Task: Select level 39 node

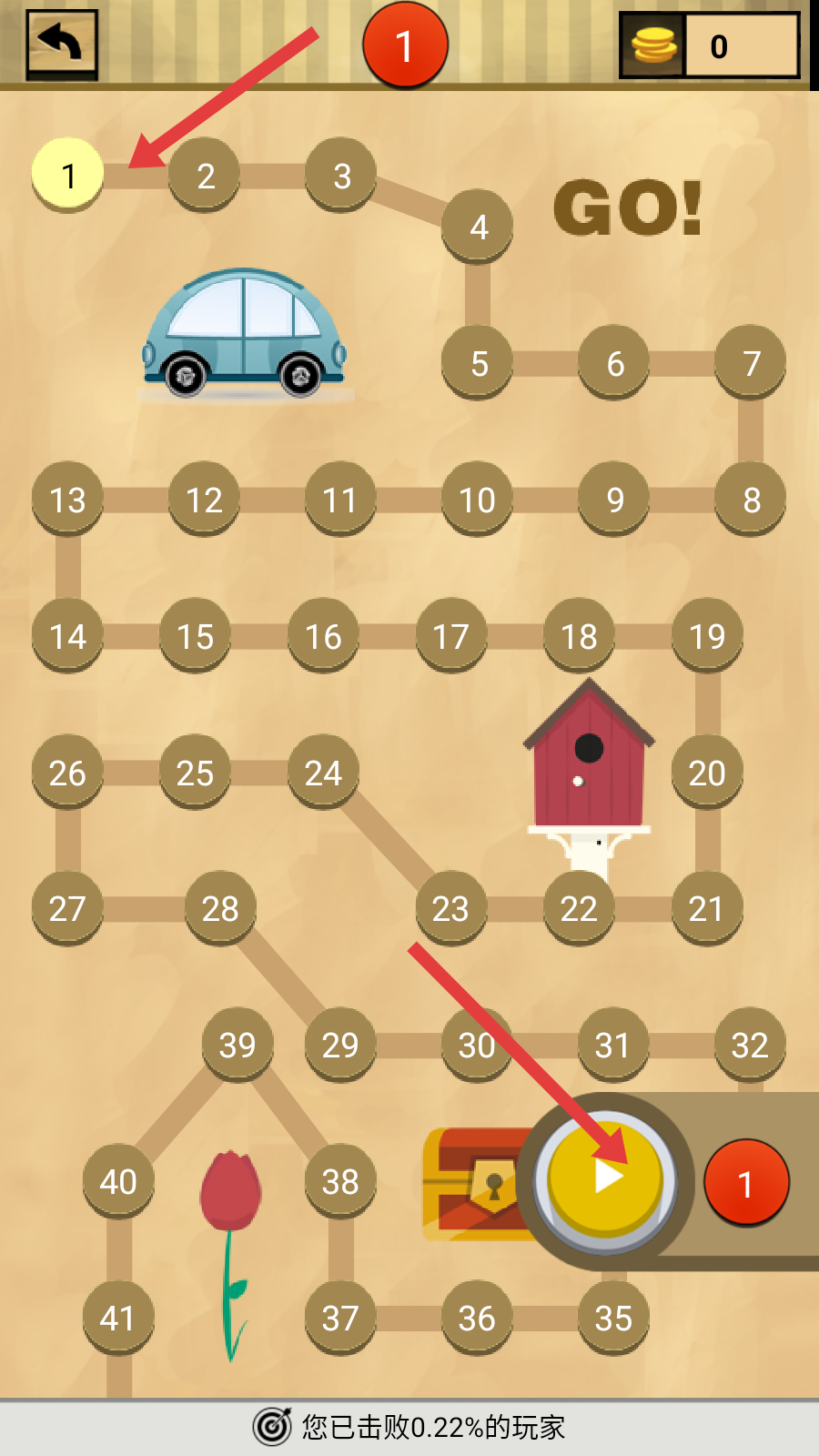Action: 238,1044
